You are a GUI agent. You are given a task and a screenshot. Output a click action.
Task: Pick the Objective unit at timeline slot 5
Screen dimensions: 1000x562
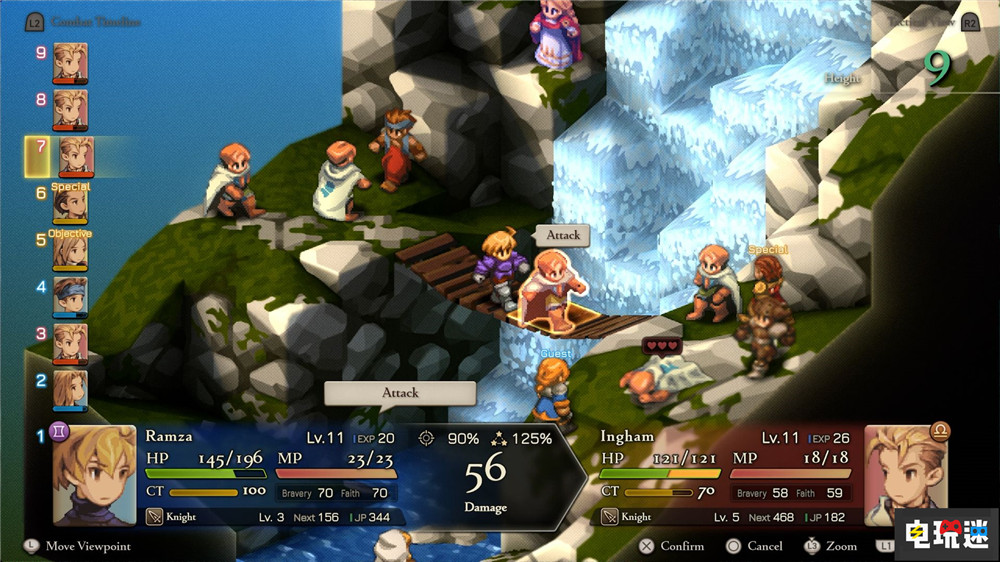click(70, 251)
